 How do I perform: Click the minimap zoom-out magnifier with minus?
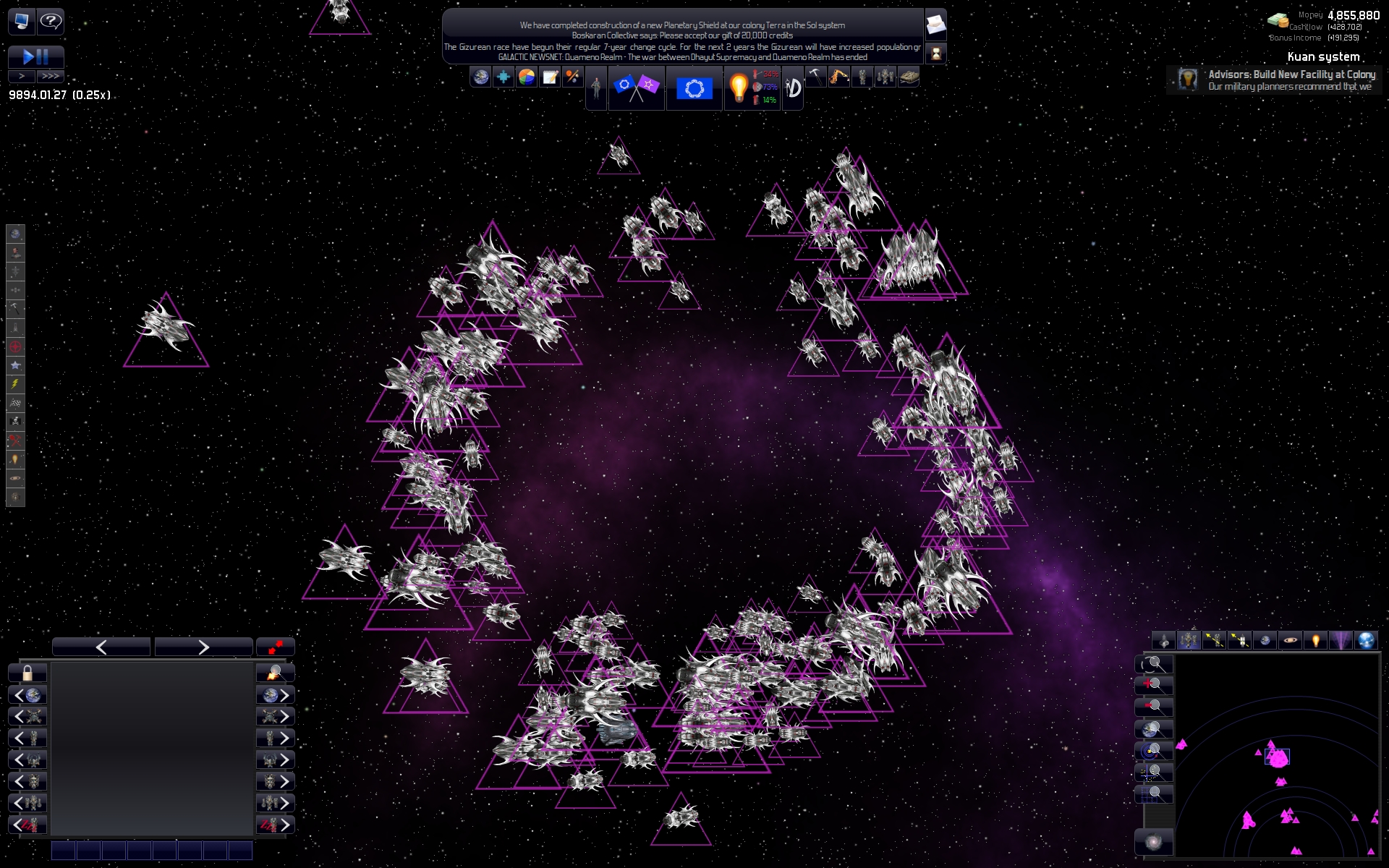click(1153, 706)
